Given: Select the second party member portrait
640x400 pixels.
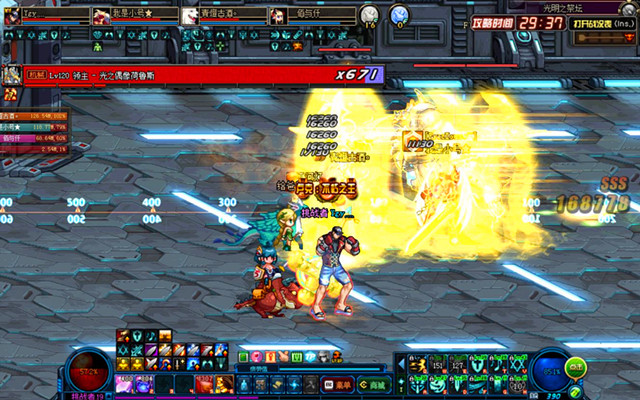Looking at the screenshot, I should (101, 16).
